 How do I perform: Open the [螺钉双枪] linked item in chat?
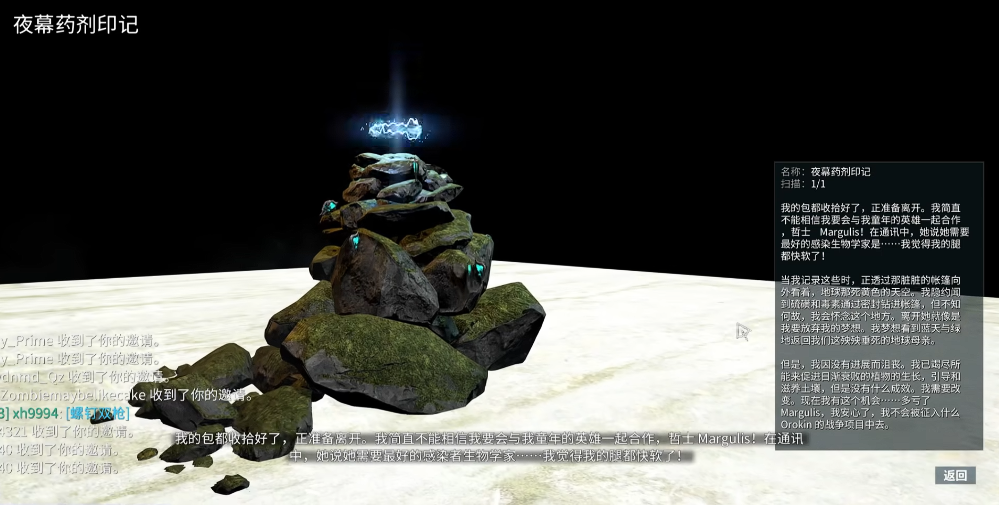coord(98,414)
